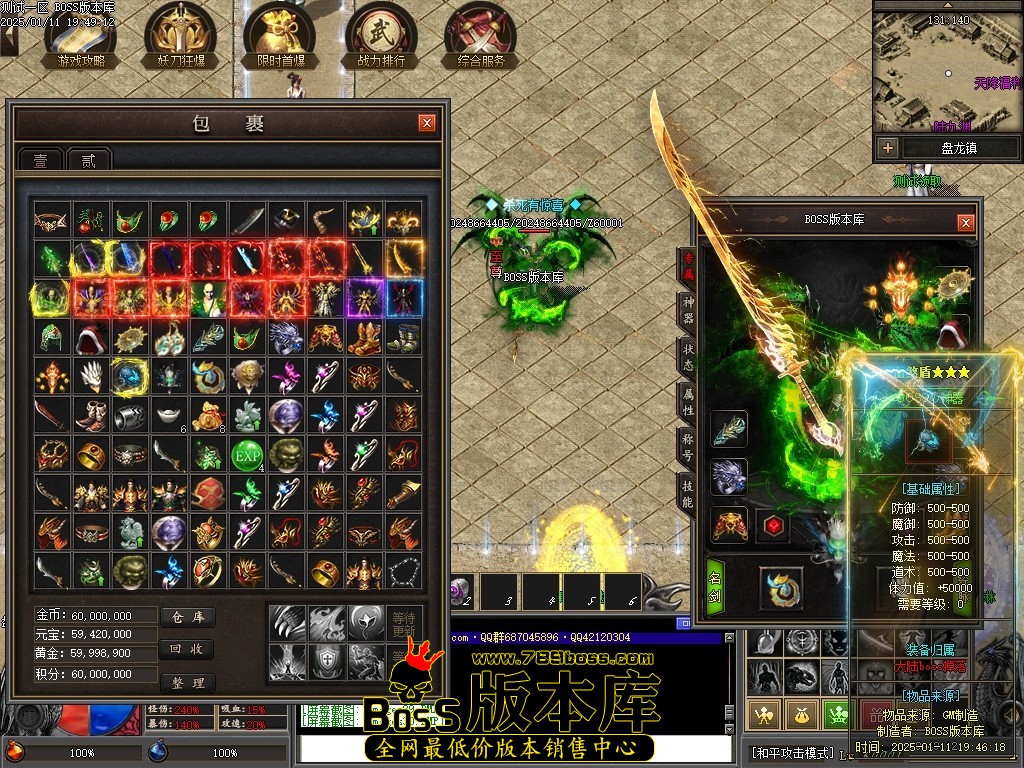This screenshot has width=1024, height=768.
Task: Open the 妖刀狂爆 event icon
Action: click(180, 37)
